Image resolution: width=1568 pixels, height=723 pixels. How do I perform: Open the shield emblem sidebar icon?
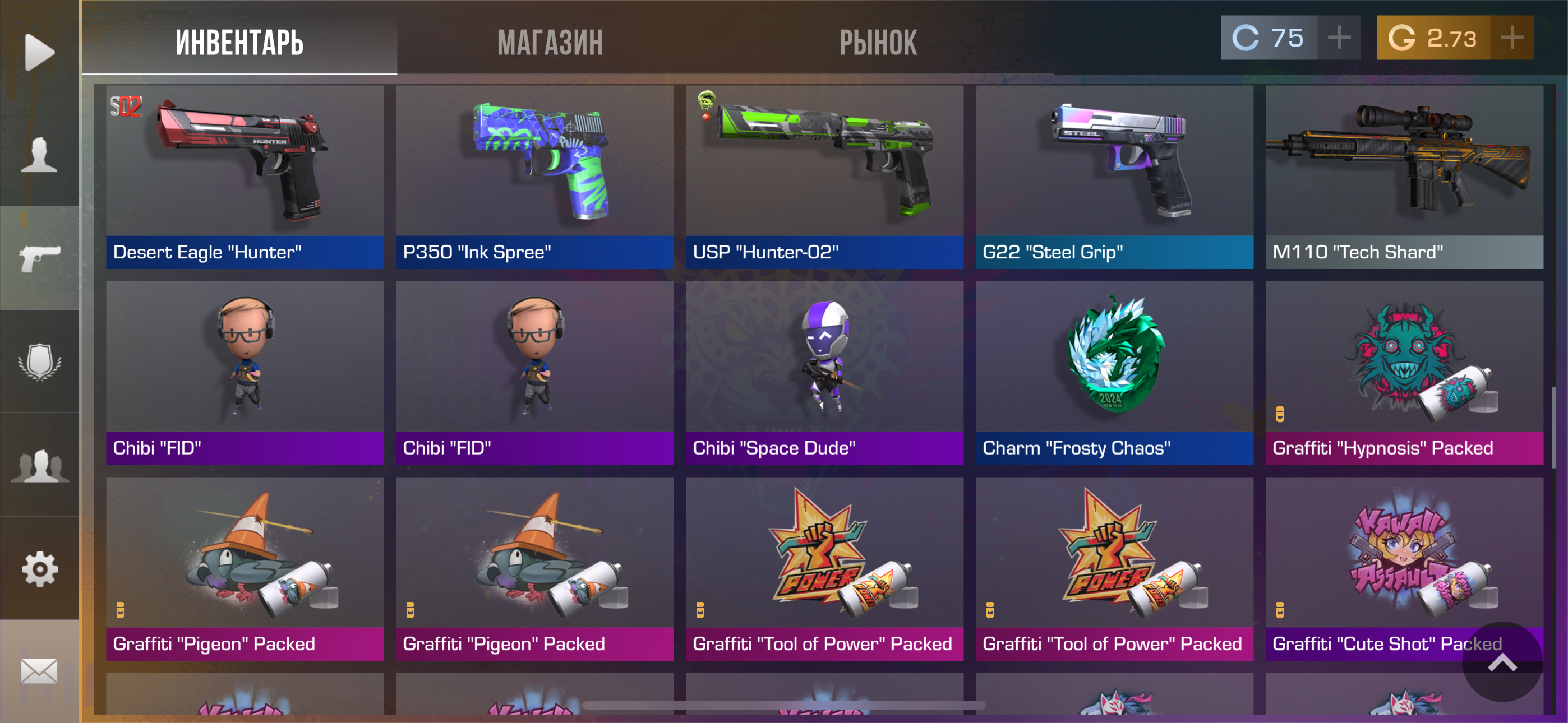[40, 361]
